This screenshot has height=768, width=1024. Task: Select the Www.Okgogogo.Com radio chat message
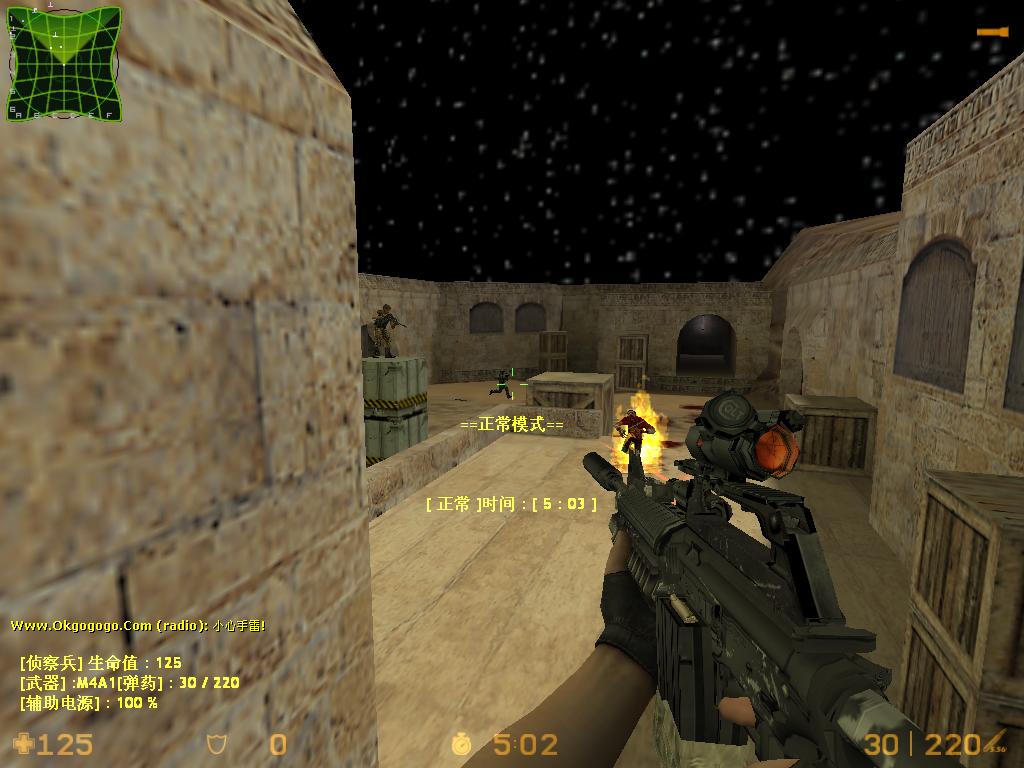138,625
